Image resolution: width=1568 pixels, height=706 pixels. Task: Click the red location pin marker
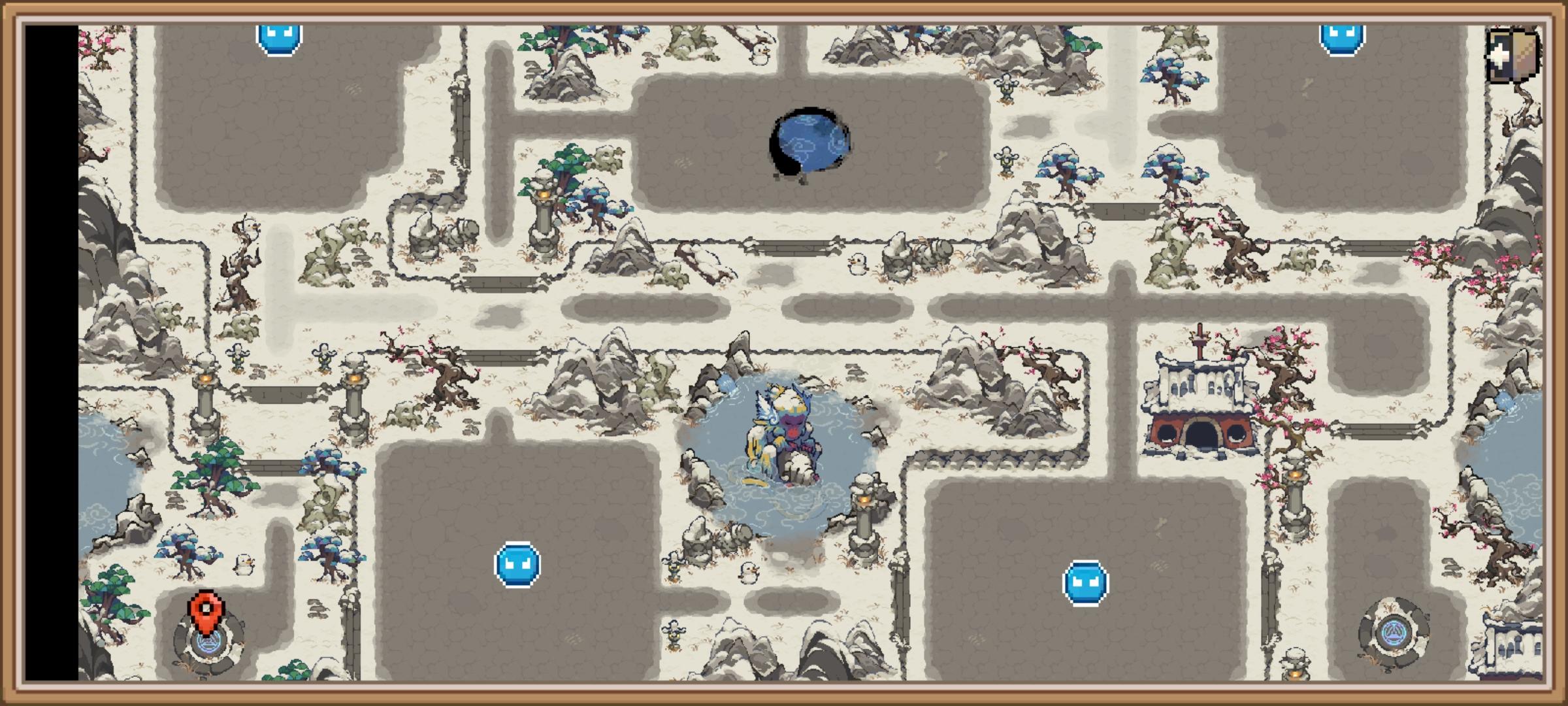pos(206,611)
